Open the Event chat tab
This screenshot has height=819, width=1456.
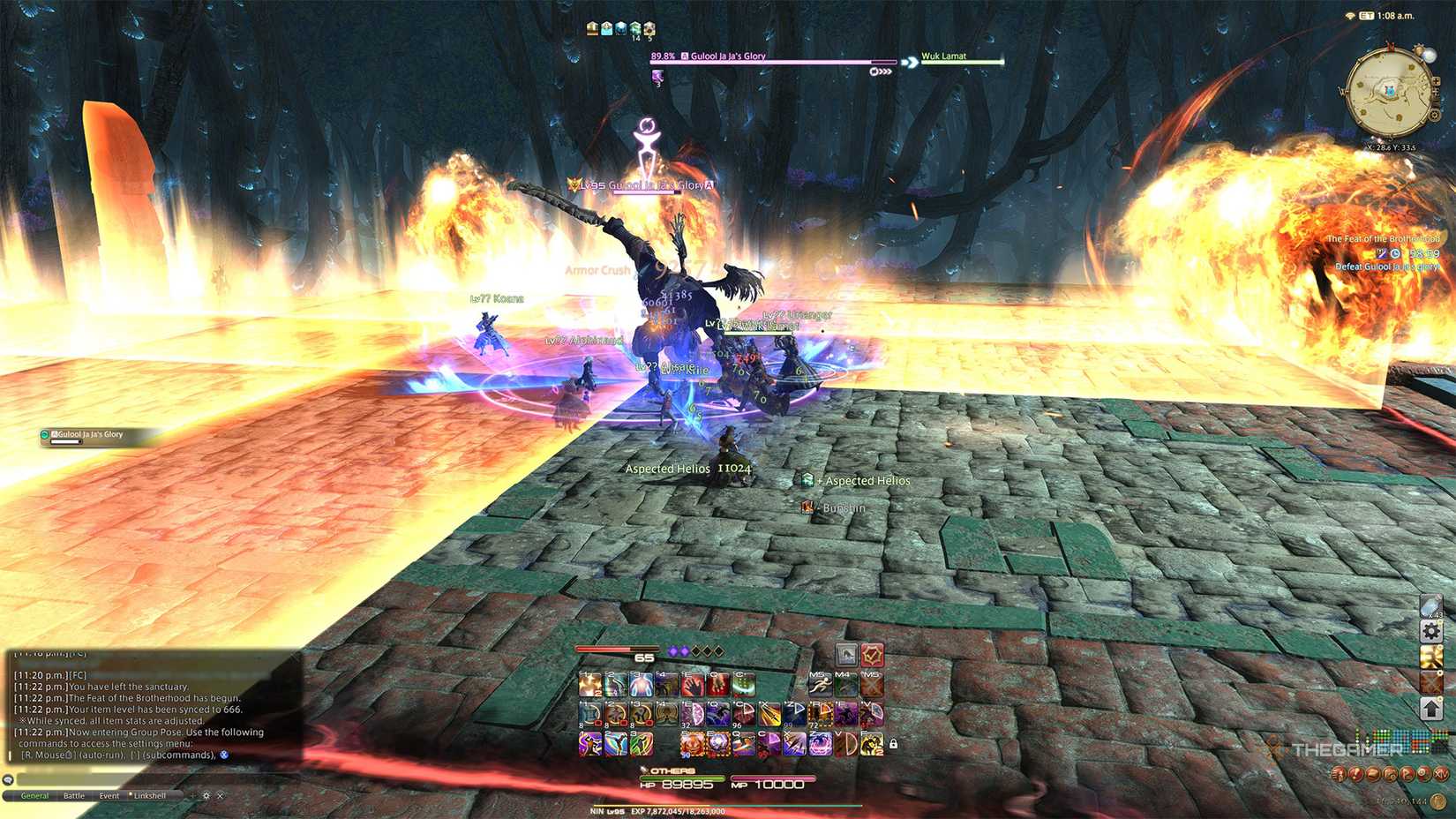[109, 796]
